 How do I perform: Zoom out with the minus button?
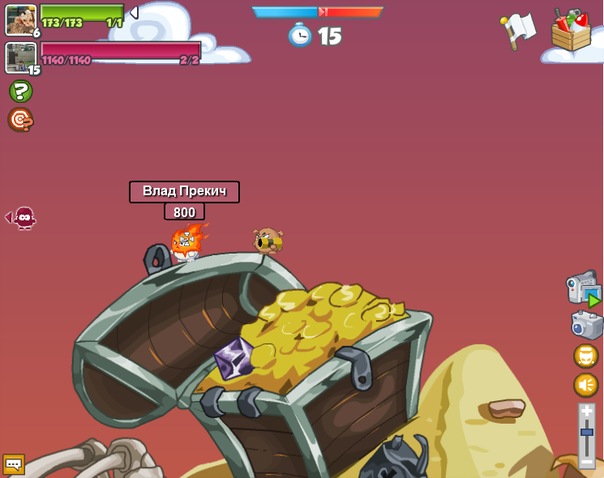coord(587,461)
